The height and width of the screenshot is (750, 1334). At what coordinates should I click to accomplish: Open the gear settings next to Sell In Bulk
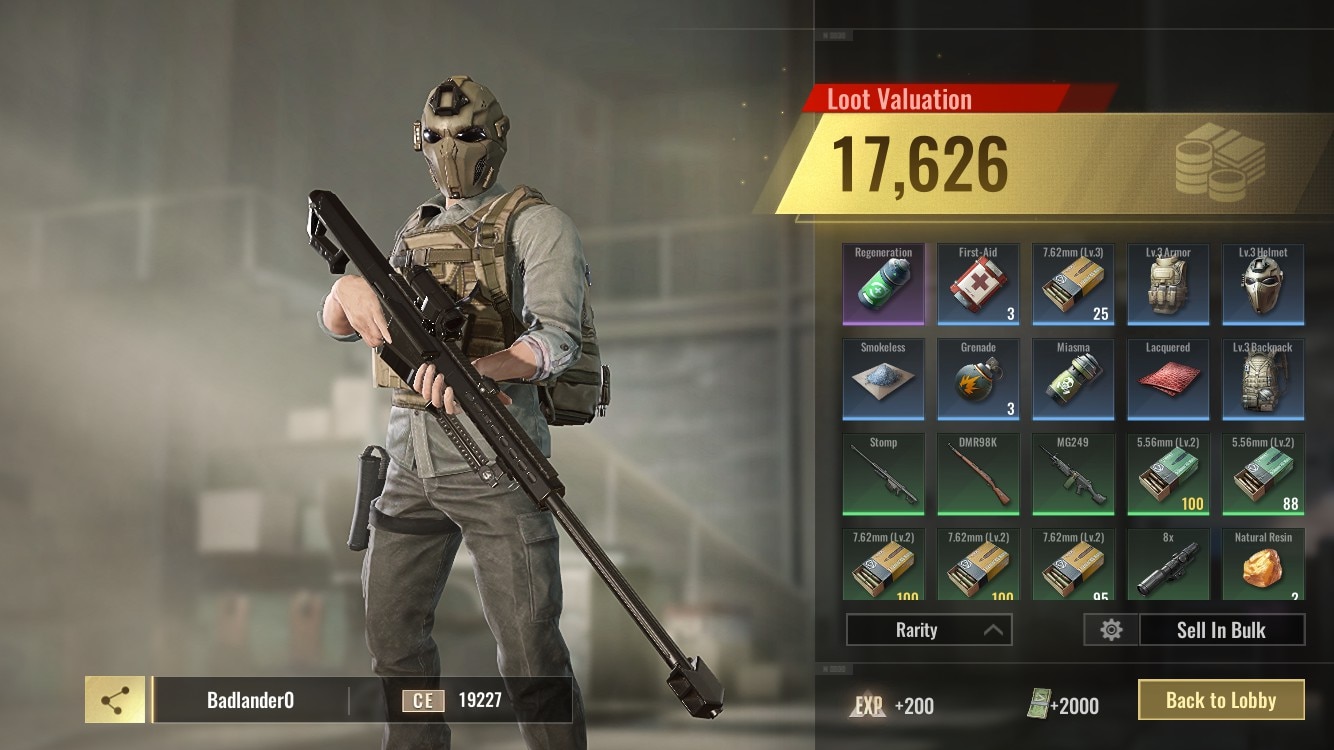click(1111, 630)
